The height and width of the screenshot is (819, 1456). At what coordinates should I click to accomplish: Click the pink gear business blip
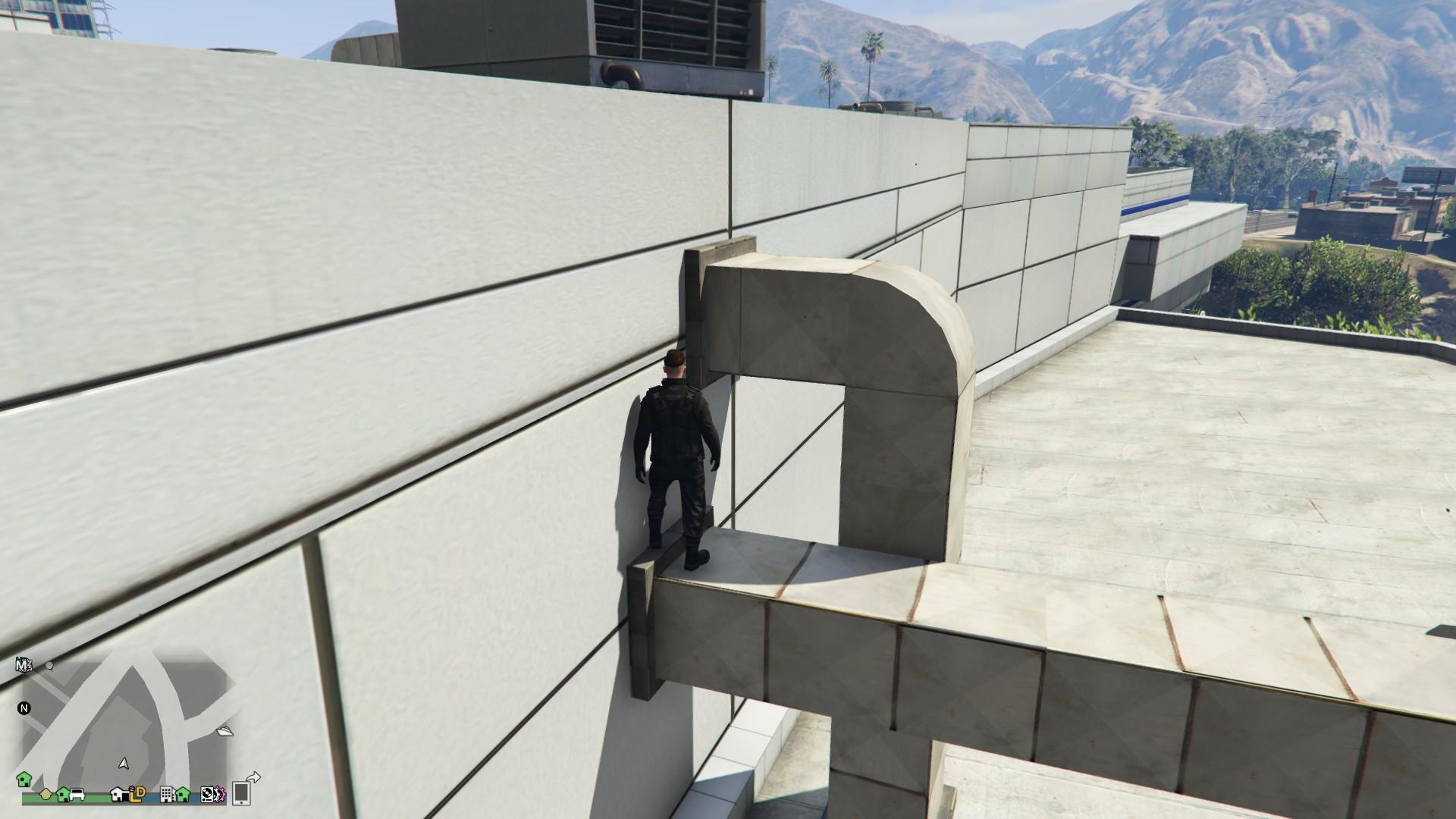[x=221, y=796]
